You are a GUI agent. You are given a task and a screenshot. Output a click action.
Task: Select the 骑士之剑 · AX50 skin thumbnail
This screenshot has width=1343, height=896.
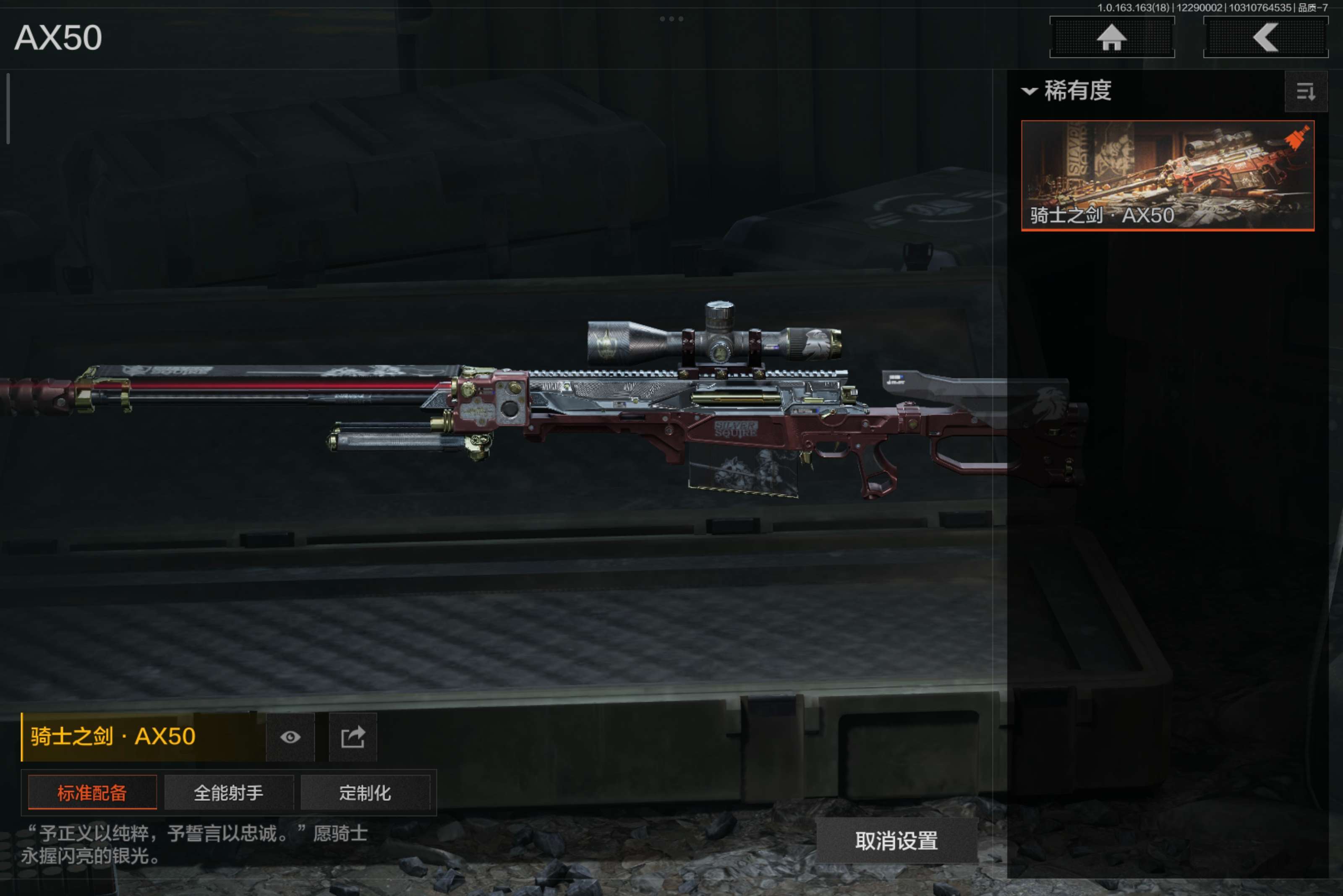pos(1167,175)
